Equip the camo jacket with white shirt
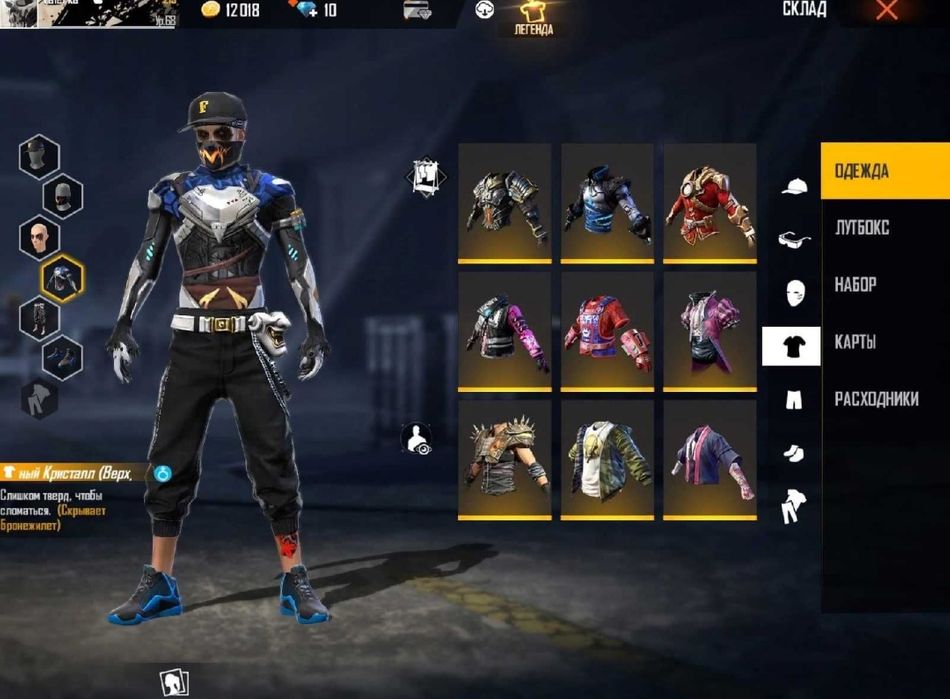This screenshot has height=699, width=950. point(606,459)
